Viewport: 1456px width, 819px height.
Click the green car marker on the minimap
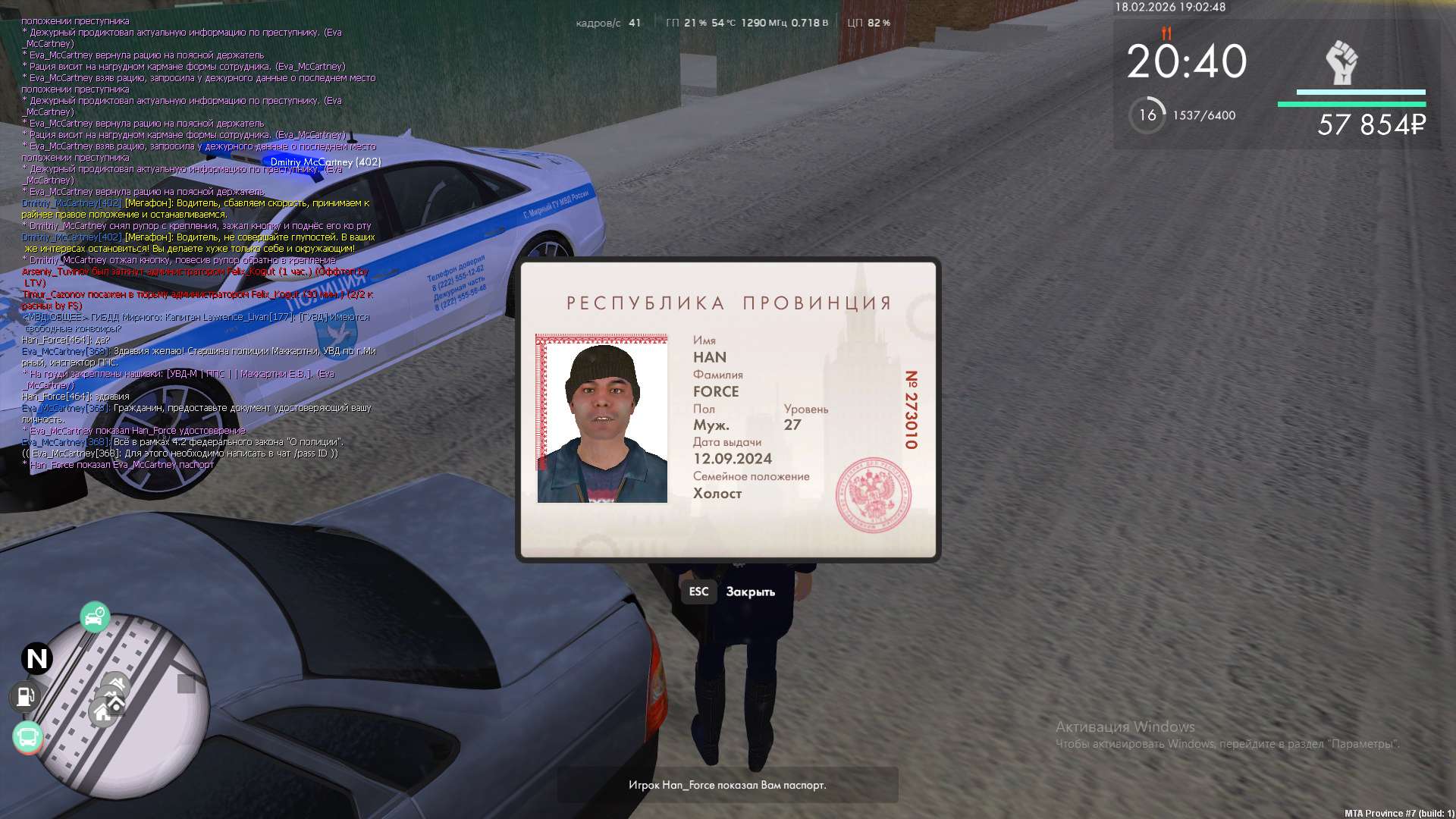point(95,617)
